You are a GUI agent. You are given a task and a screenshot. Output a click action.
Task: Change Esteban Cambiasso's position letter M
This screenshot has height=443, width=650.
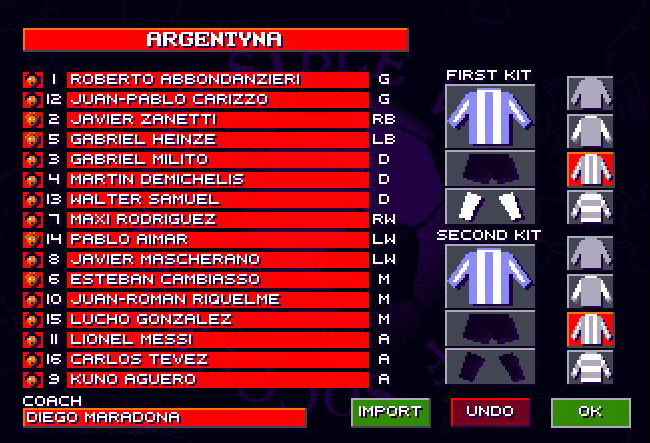383,279
